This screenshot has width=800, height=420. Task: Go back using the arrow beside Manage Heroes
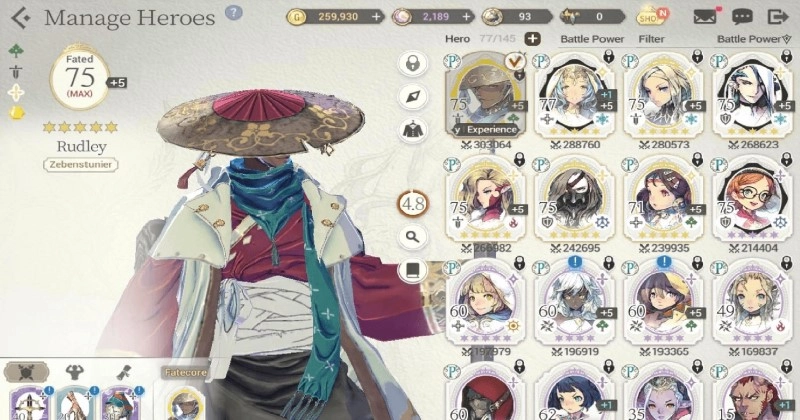point(20,18)
